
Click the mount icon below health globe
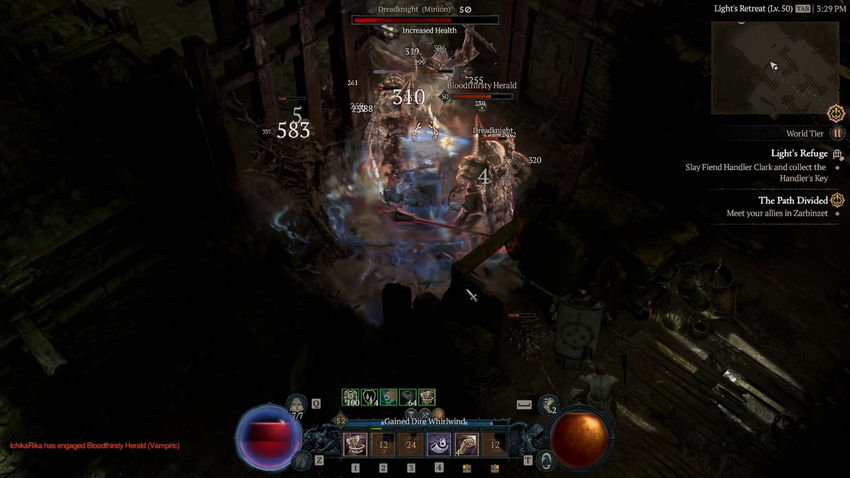(301, 460)
